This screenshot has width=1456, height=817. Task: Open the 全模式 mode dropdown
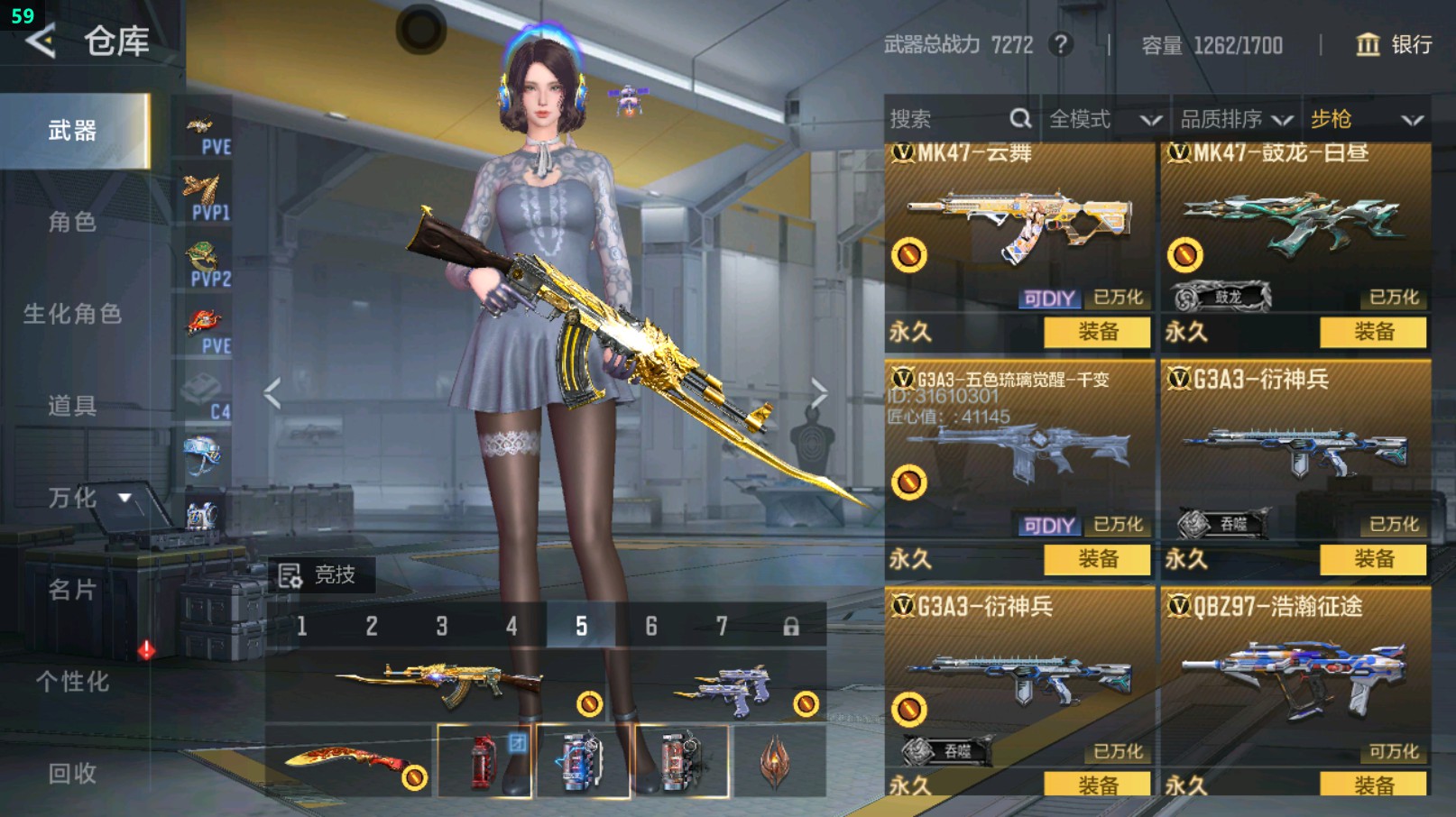(1104, 119)
